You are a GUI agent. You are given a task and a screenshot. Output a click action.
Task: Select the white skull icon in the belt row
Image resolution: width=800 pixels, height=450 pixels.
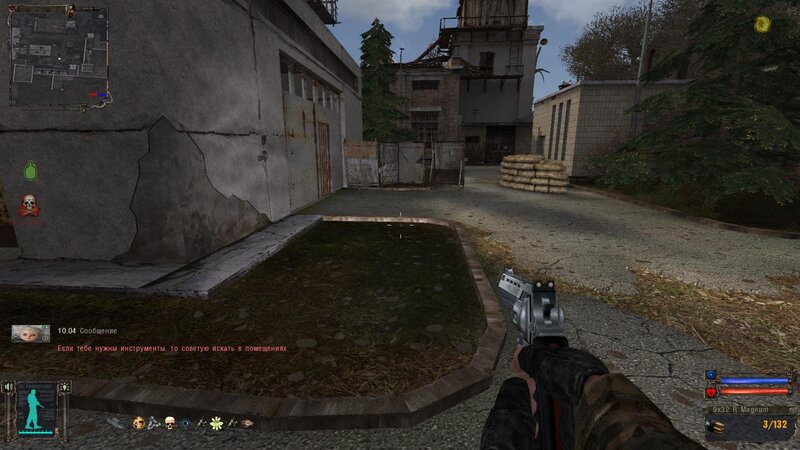(x=169, y=424)
